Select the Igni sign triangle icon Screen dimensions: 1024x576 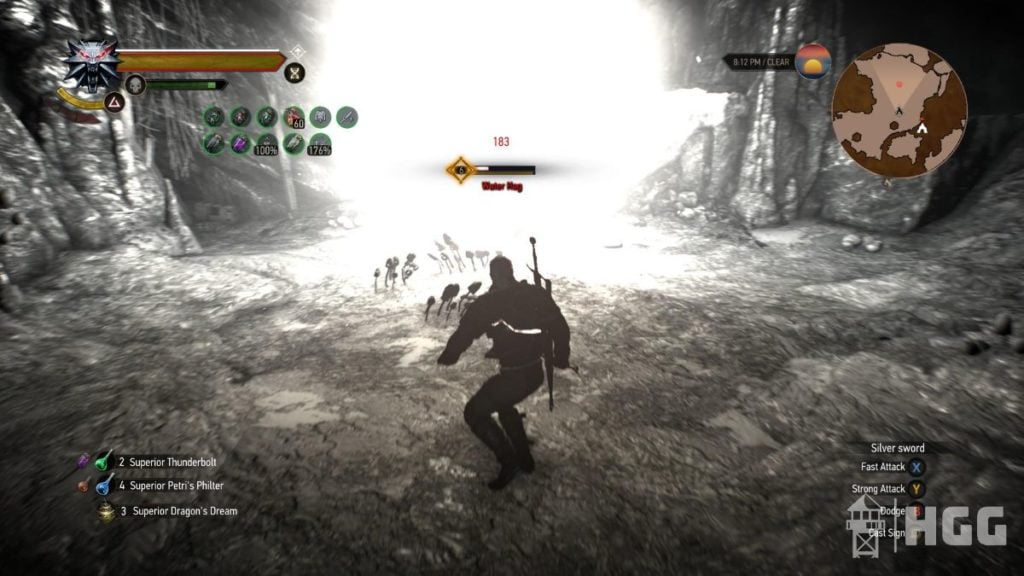(114, 101)
